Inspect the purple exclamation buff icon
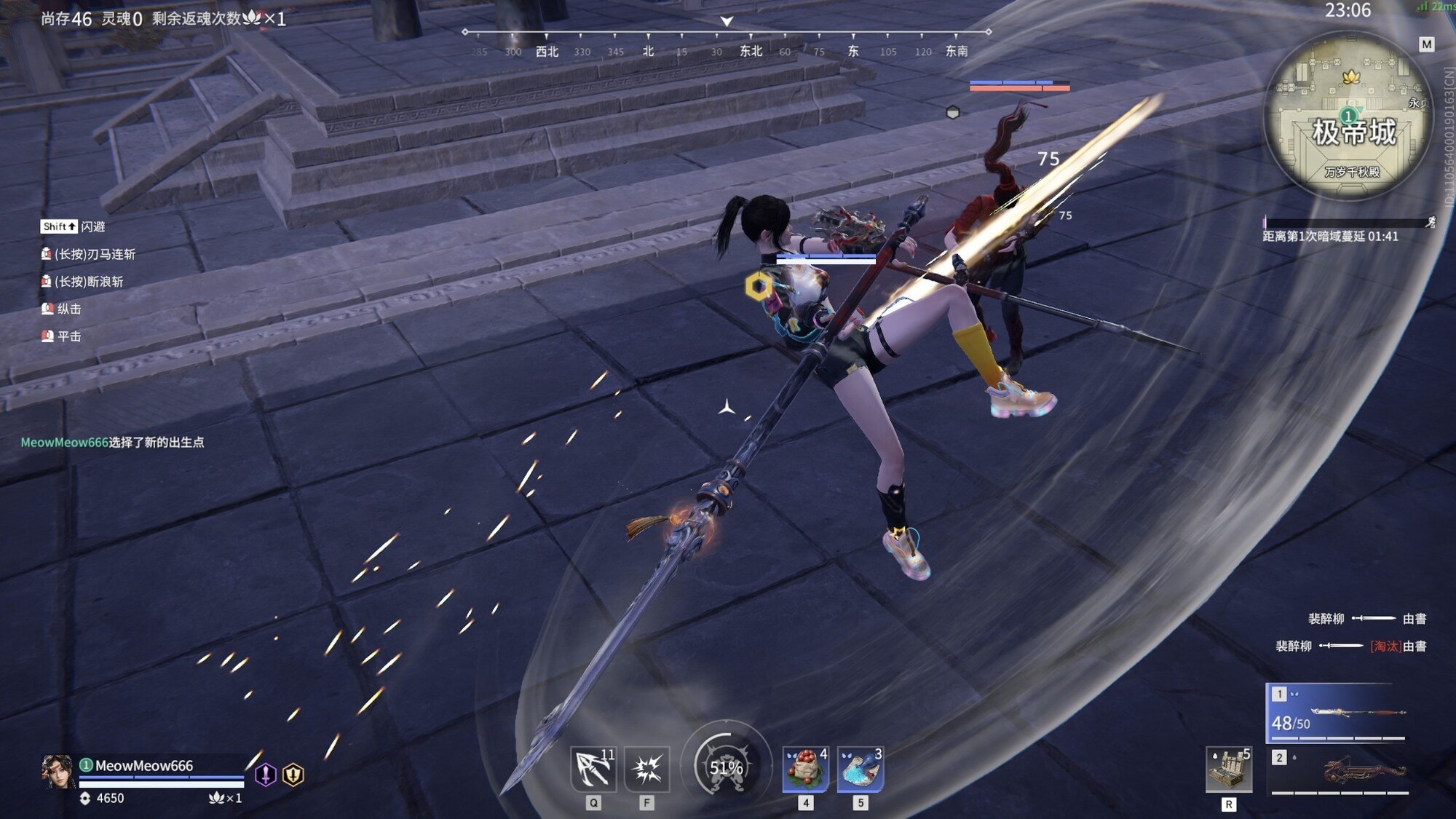Image resolution: width=1456 pixels, height=819 pixels. point(266,775)
